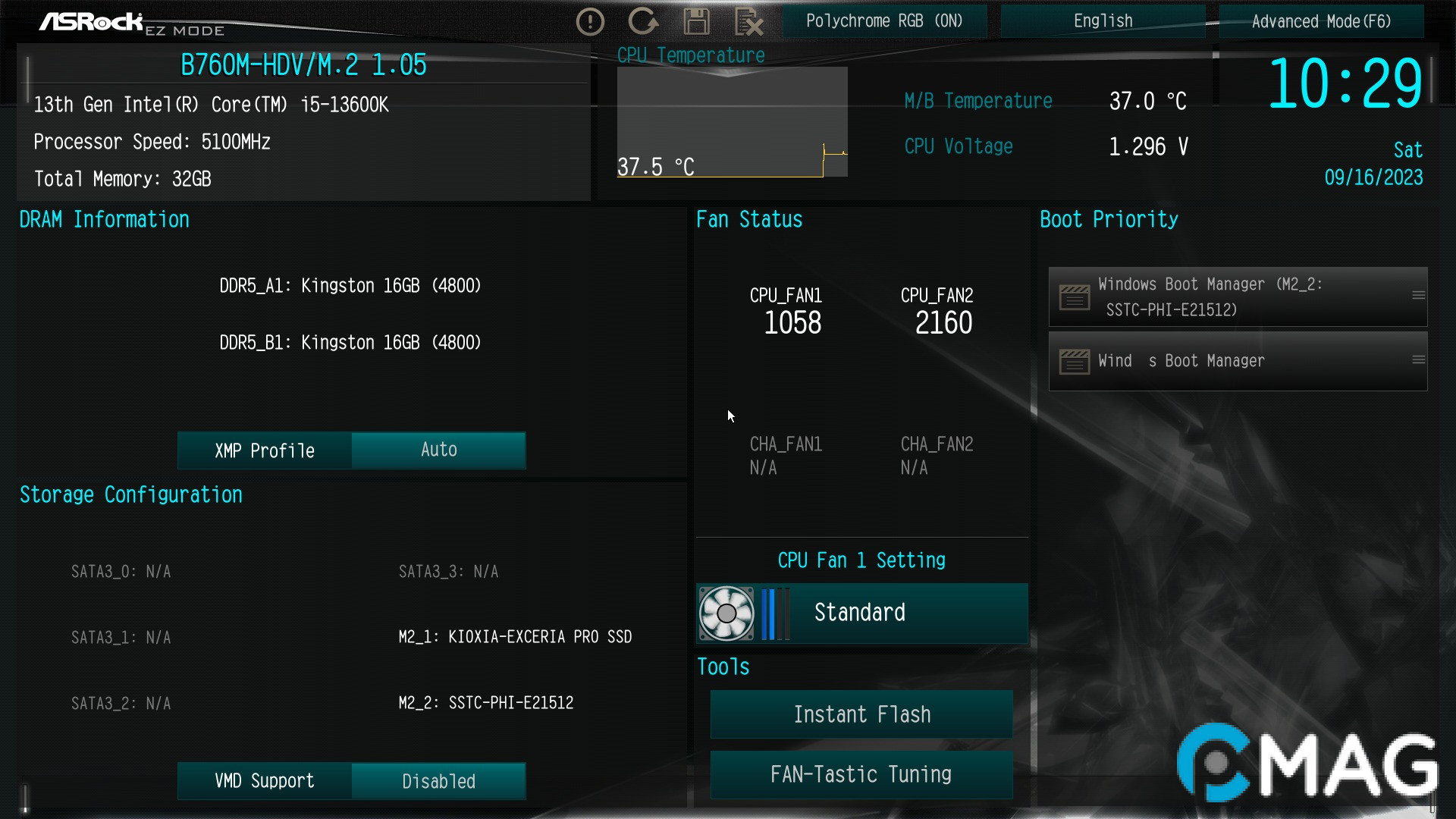Click the exit without saving icon
The width and height of the screenshot is (1456, 819).
click(x=749, y=21)
